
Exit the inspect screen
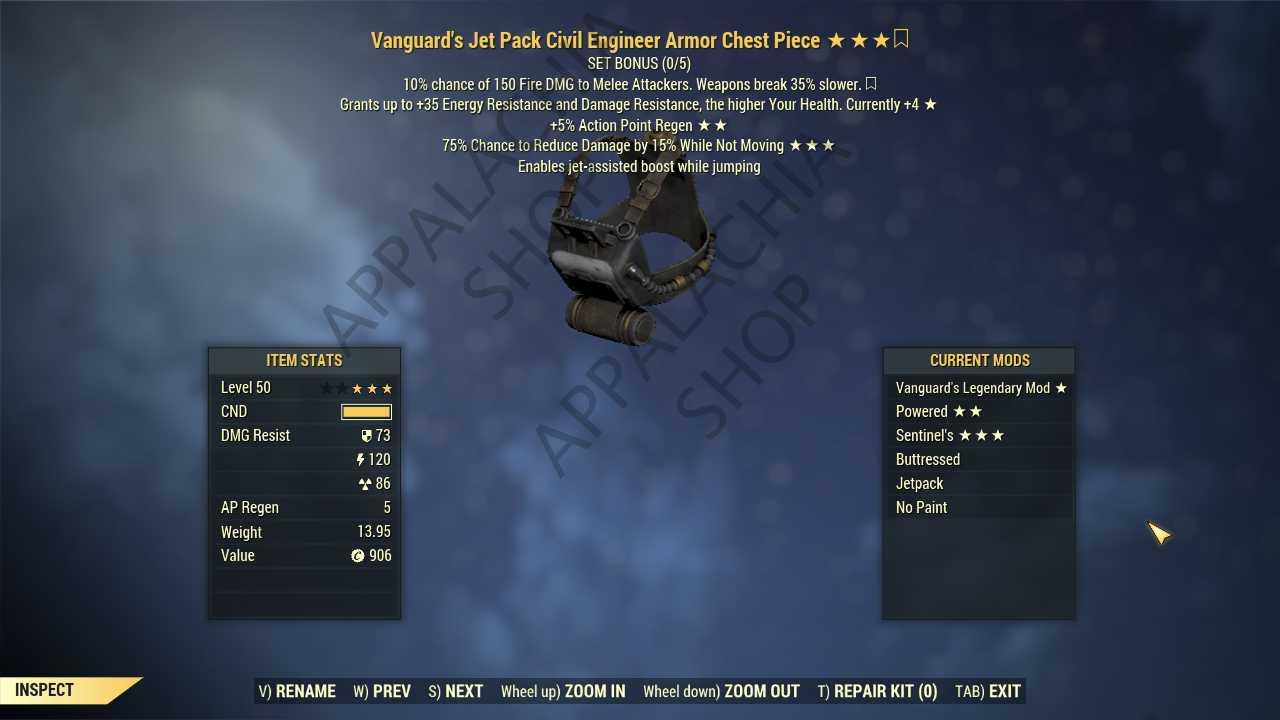988,691
